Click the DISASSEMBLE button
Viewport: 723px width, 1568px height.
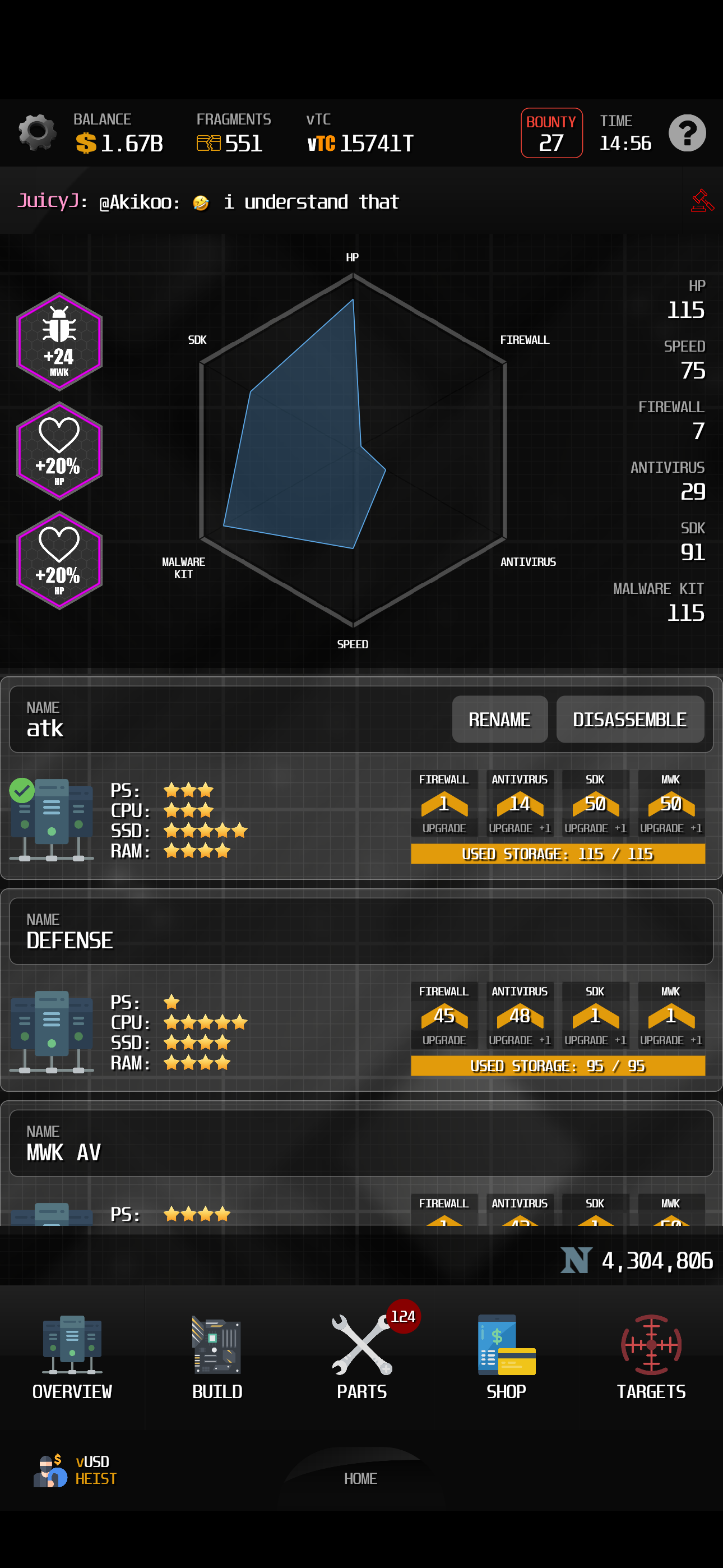[x=630, y=720]
